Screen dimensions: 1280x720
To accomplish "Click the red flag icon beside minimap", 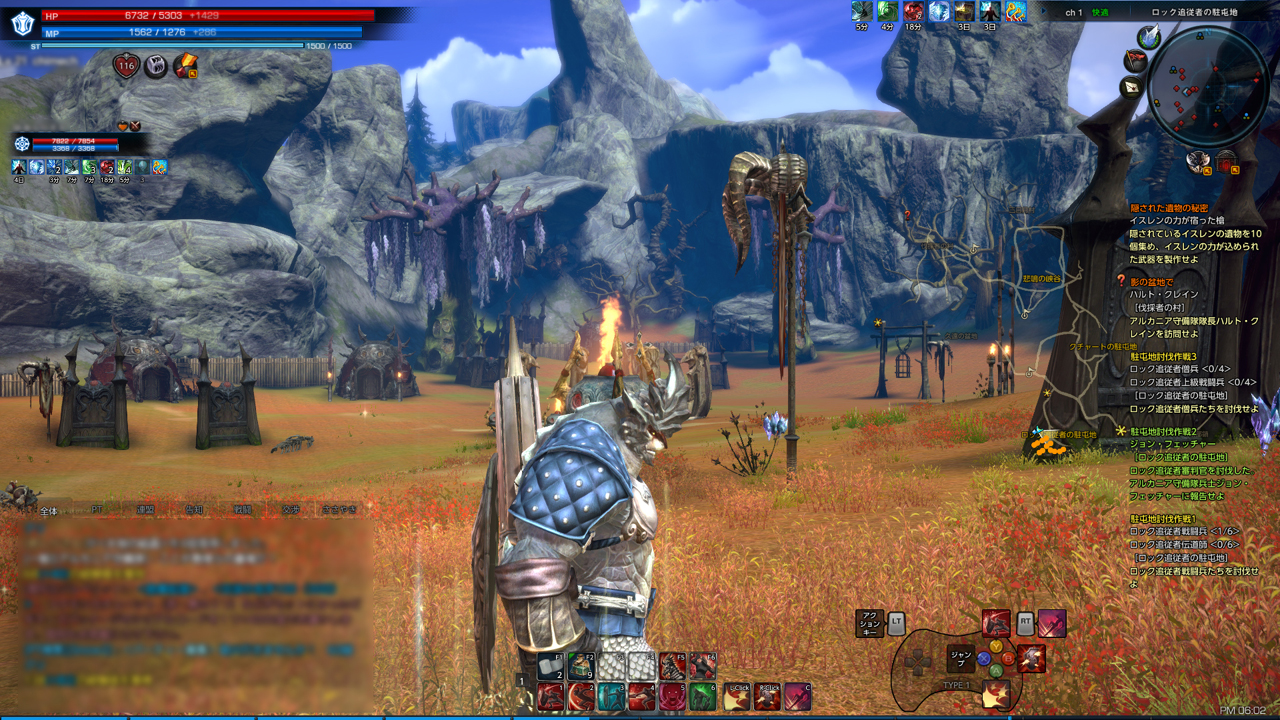I will pos(1135,60).
